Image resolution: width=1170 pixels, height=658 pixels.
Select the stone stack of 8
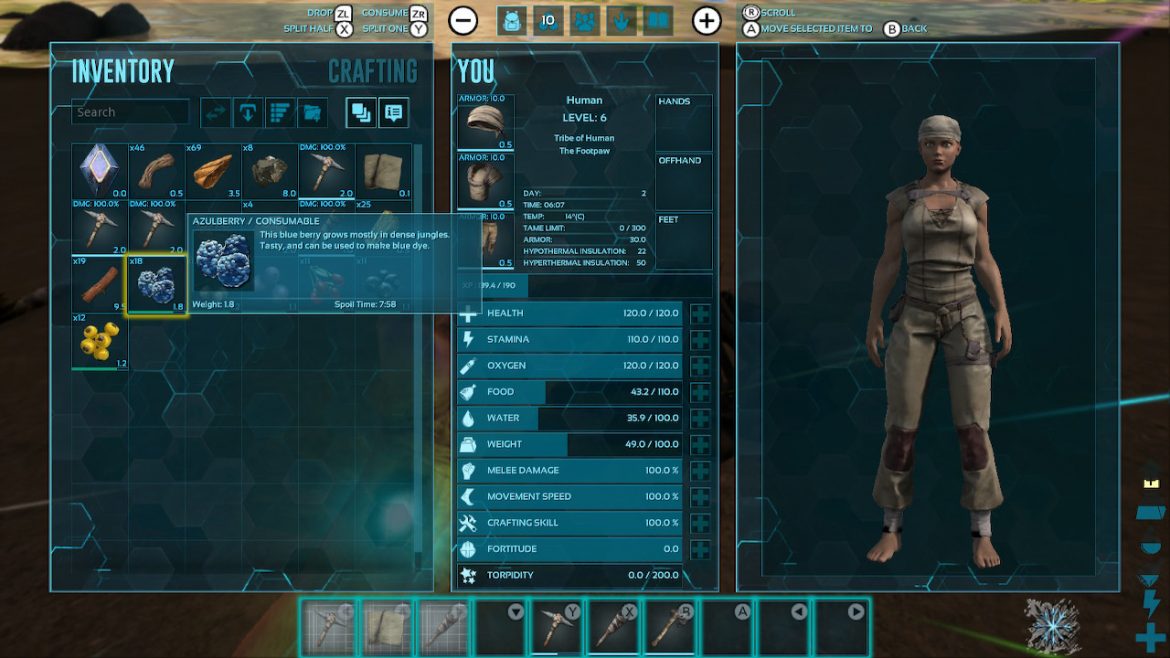[269, 172]
